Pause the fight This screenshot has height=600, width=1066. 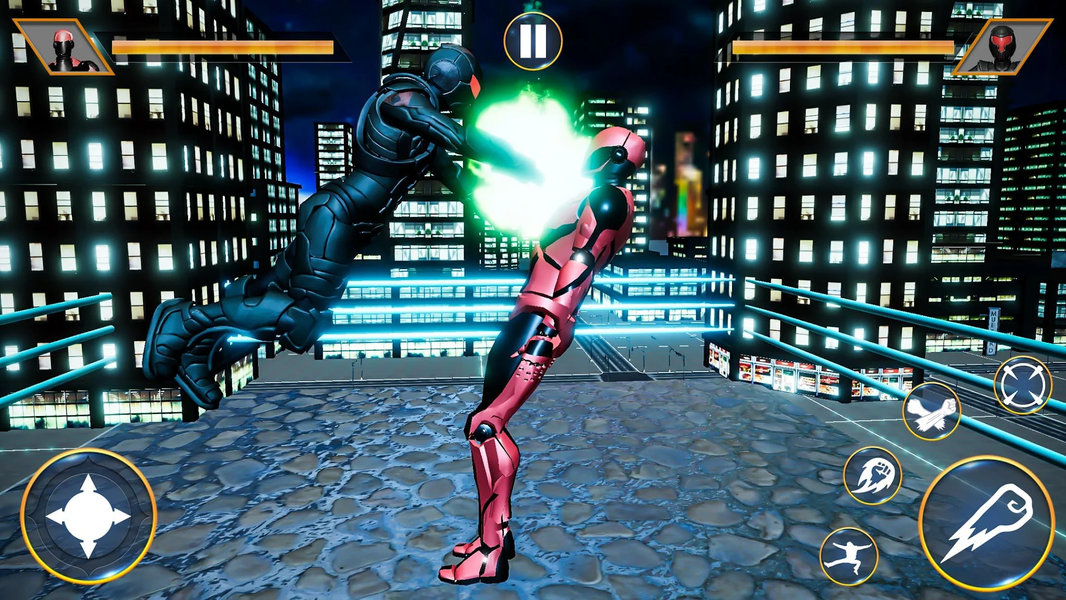click(x=532, y=41)
